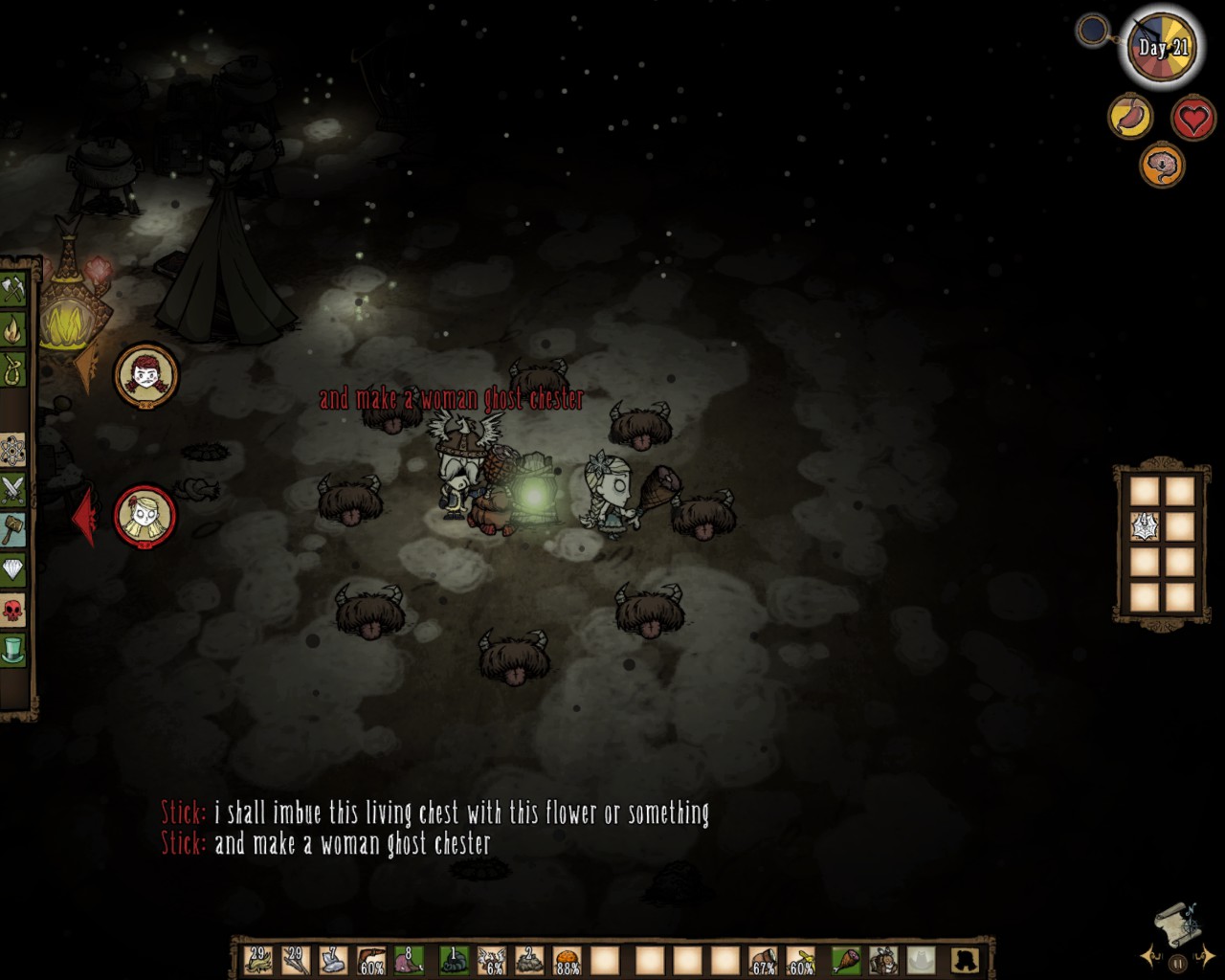Click the spider web in the backpack
The image size is (1225, 980).
(x=1146, y=526)
